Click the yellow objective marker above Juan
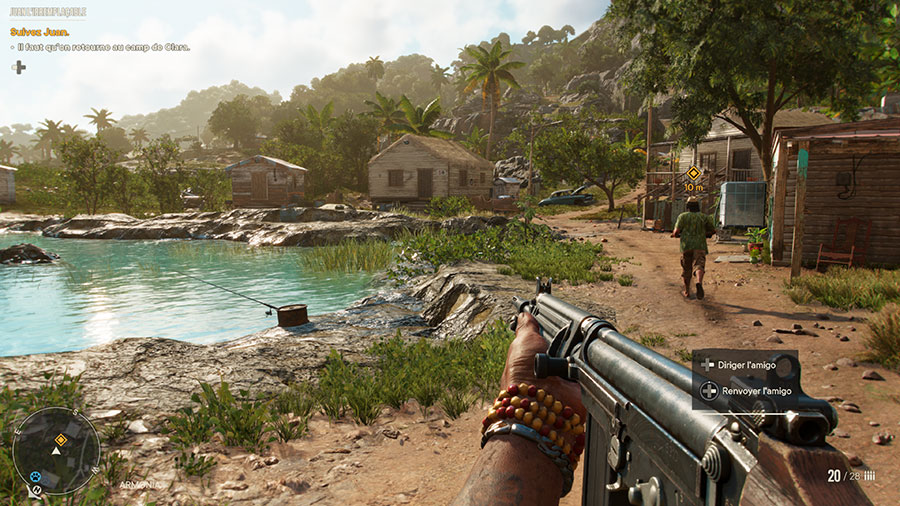Screen dimensions: 900x506 [x=693, y=173]
